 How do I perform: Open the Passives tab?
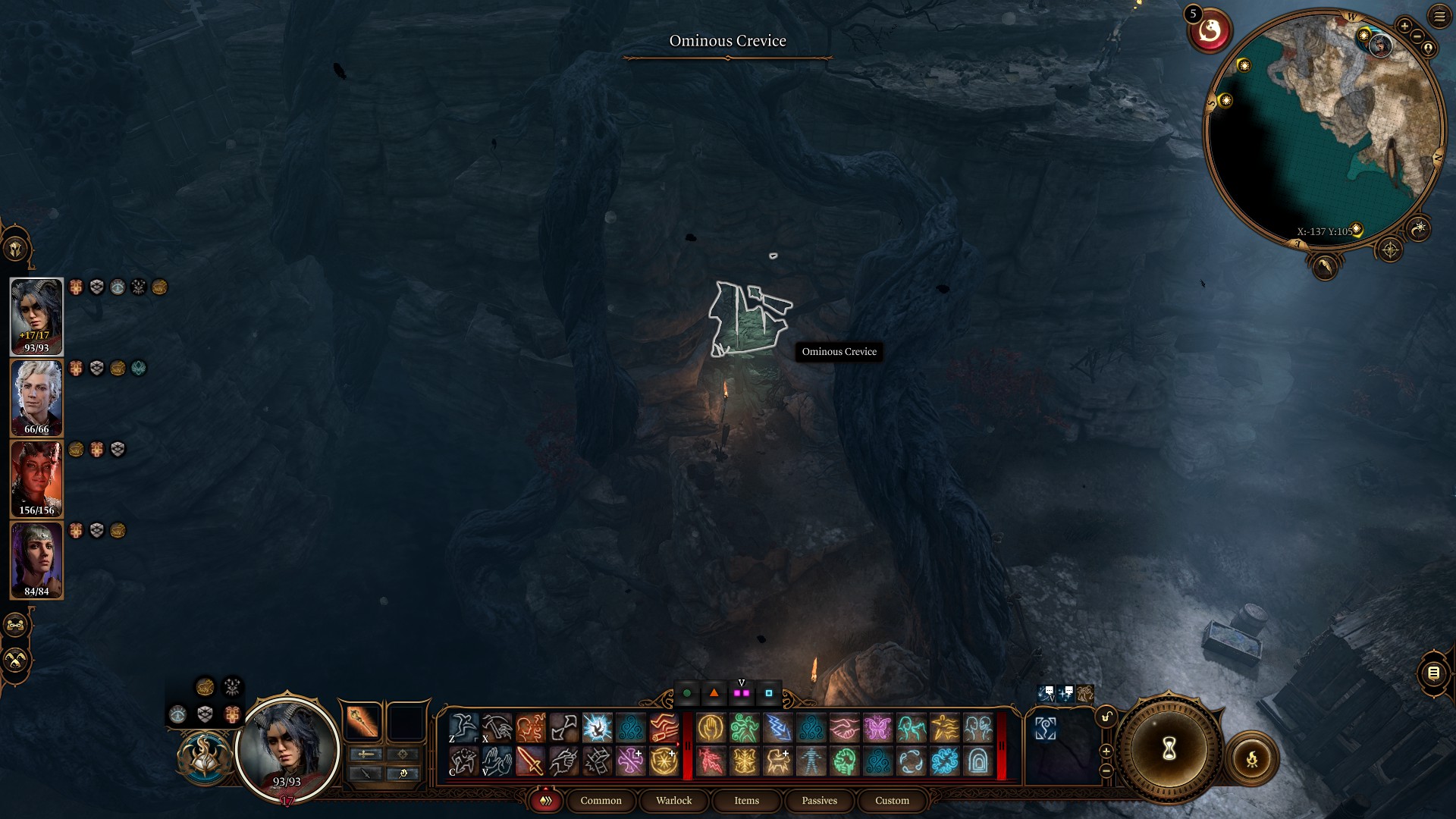coord(818,800)
